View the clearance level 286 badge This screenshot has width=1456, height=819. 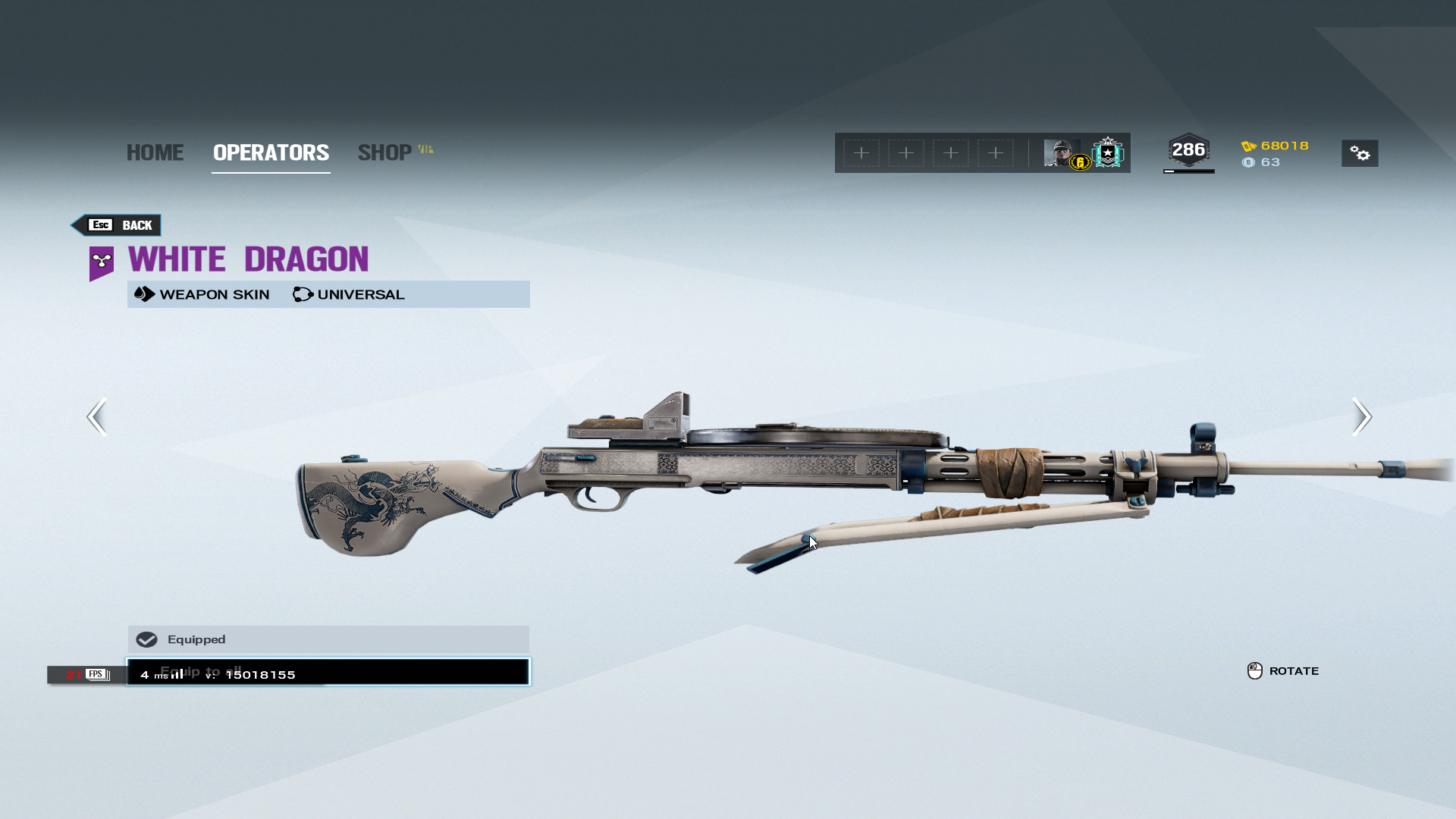click(x=1188, y=150)
